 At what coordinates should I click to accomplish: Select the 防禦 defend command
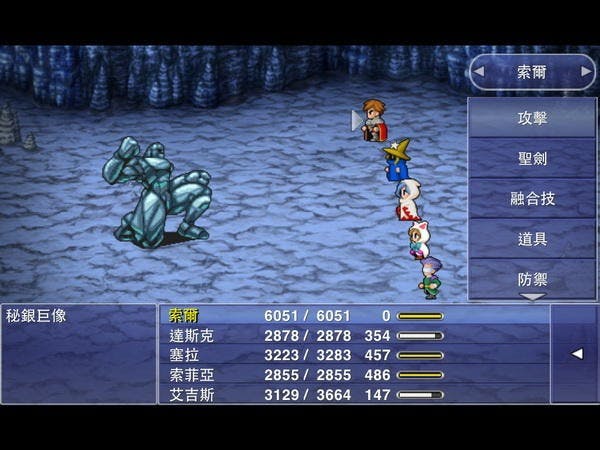click(531, 277)
